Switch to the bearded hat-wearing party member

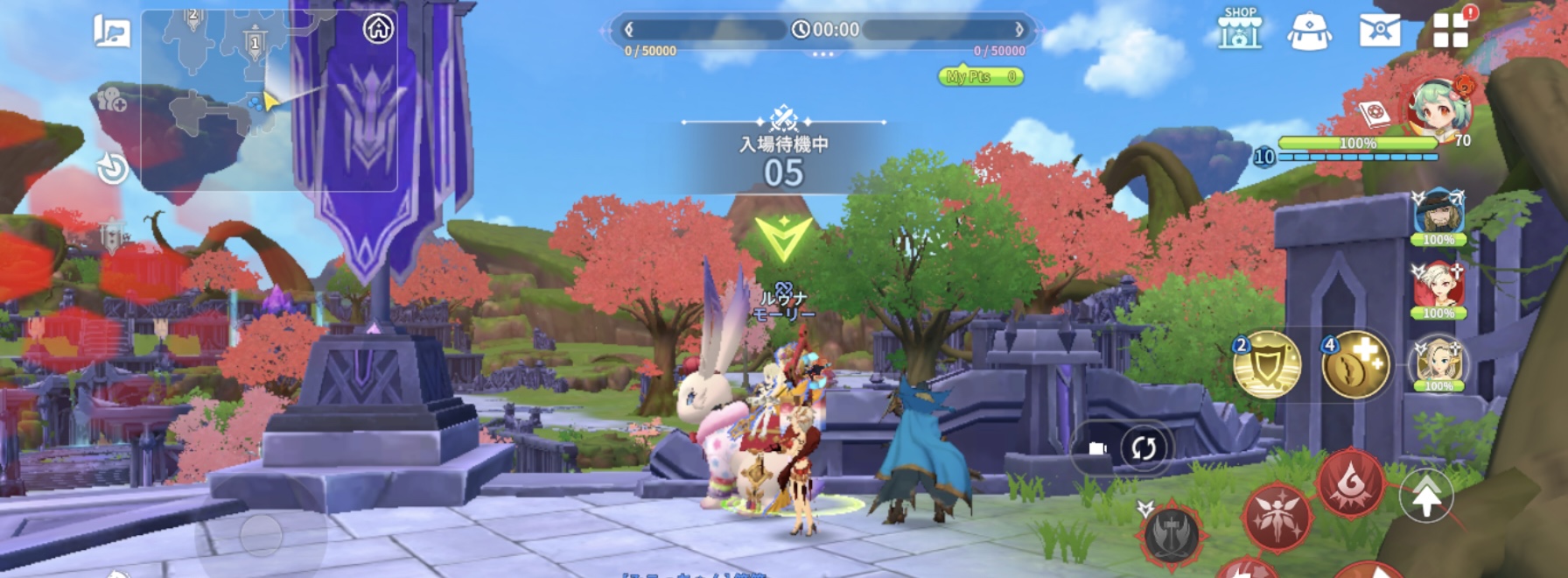(1438, 215)
